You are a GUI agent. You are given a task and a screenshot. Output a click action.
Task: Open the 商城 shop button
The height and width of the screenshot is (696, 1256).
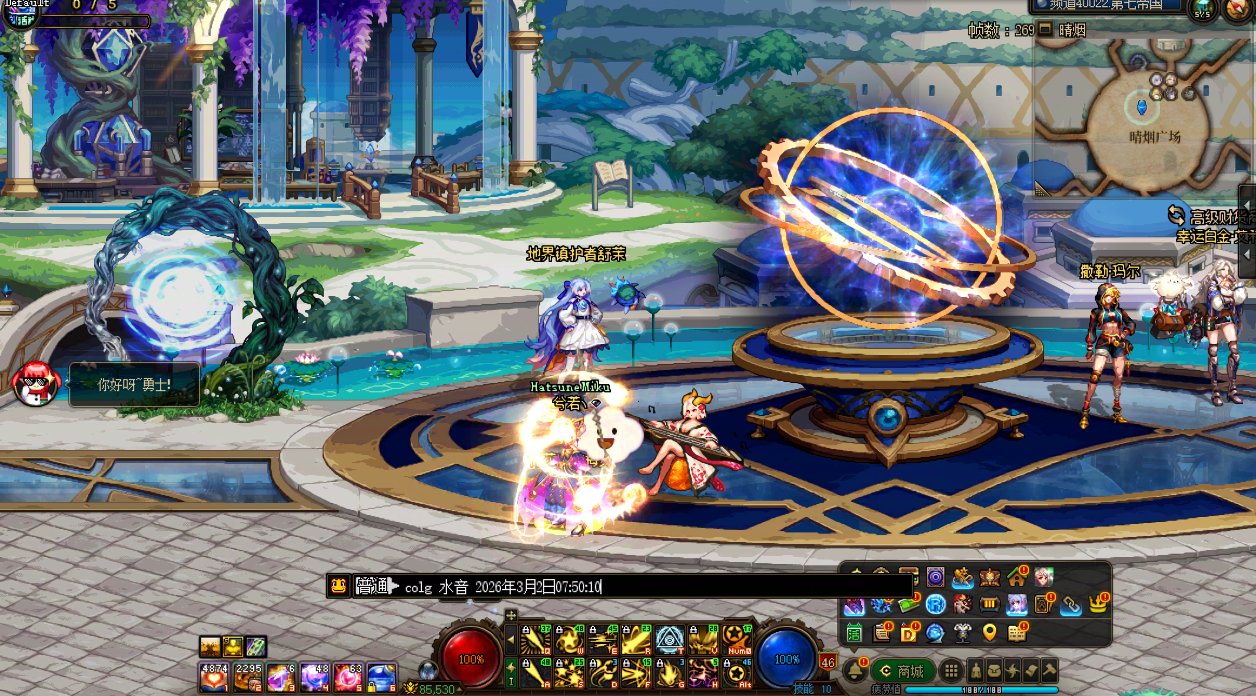[x=902, y=671]
